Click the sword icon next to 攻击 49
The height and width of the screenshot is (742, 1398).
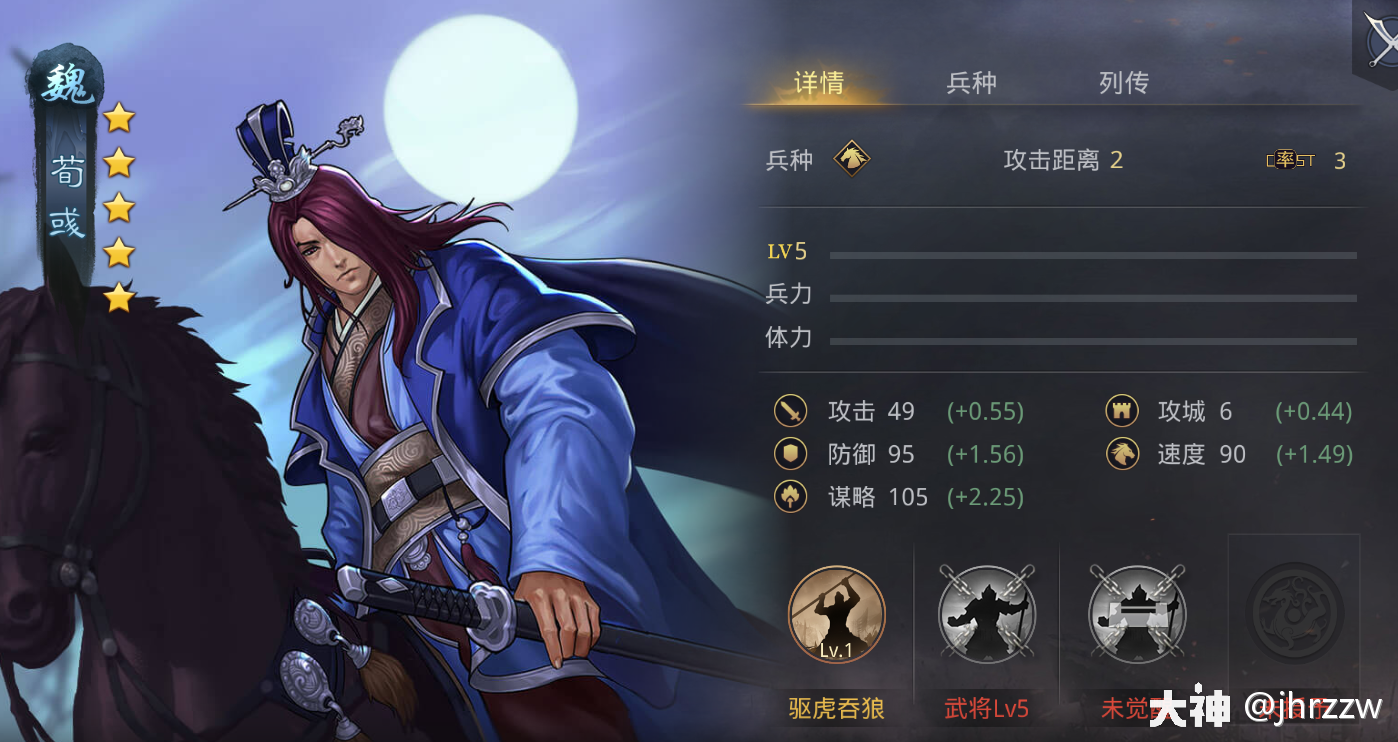point(790,411)
